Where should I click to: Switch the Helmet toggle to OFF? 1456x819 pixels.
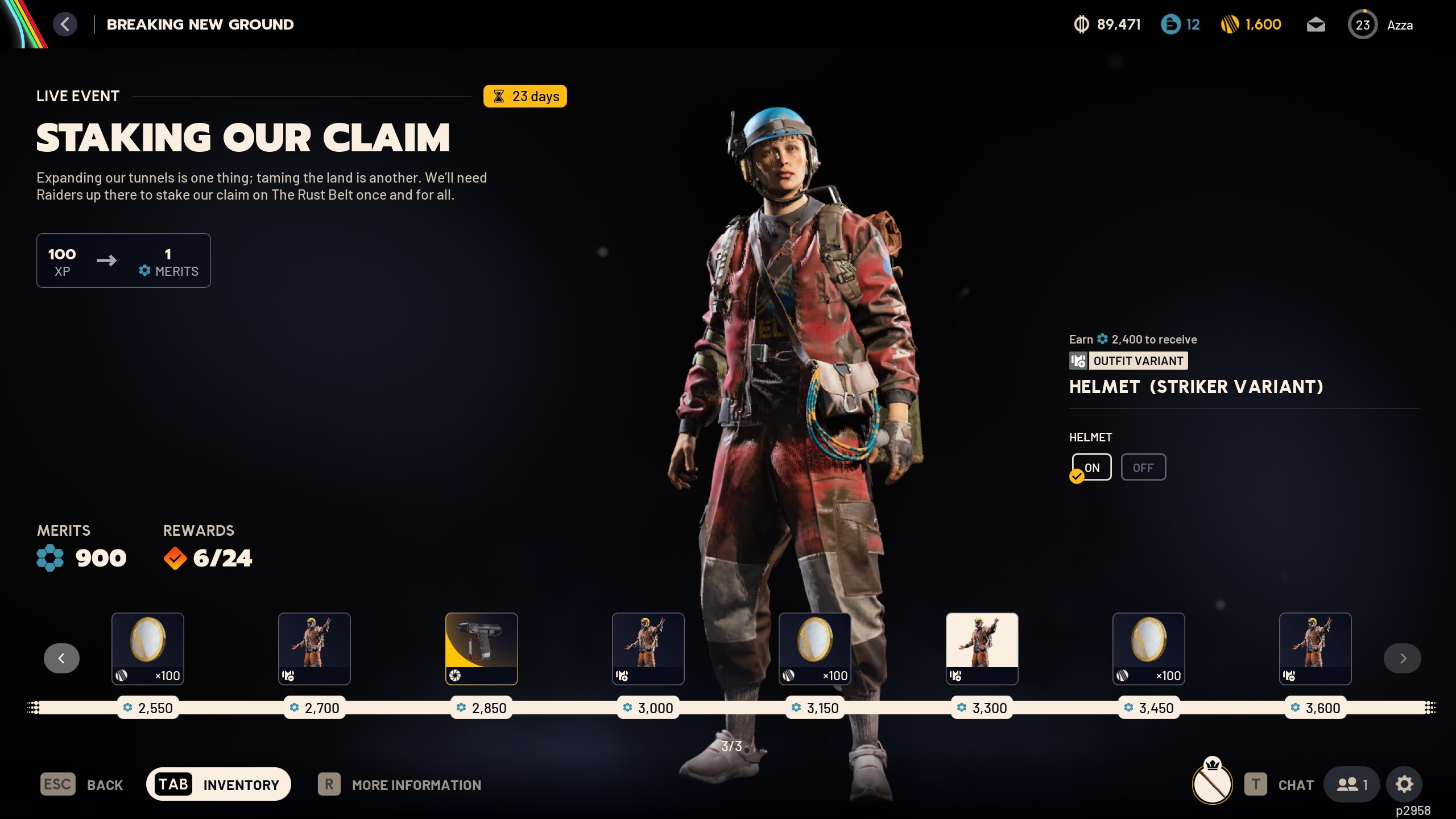[1143, 466]
